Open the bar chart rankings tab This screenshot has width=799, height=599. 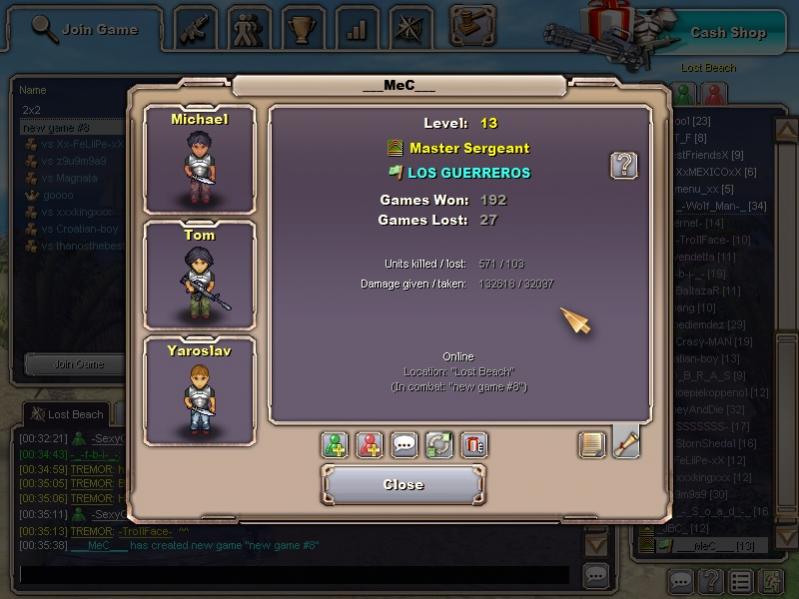point(357,28)
